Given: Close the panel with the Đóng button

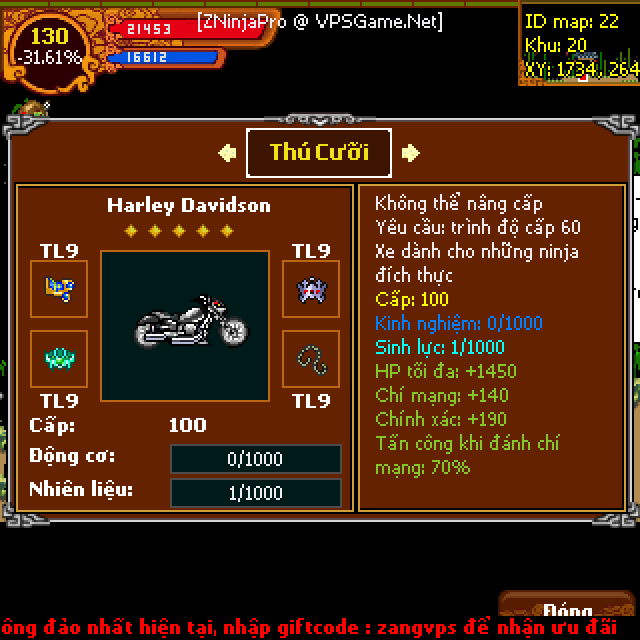Looking at the screenshot, I should point(570,611).
